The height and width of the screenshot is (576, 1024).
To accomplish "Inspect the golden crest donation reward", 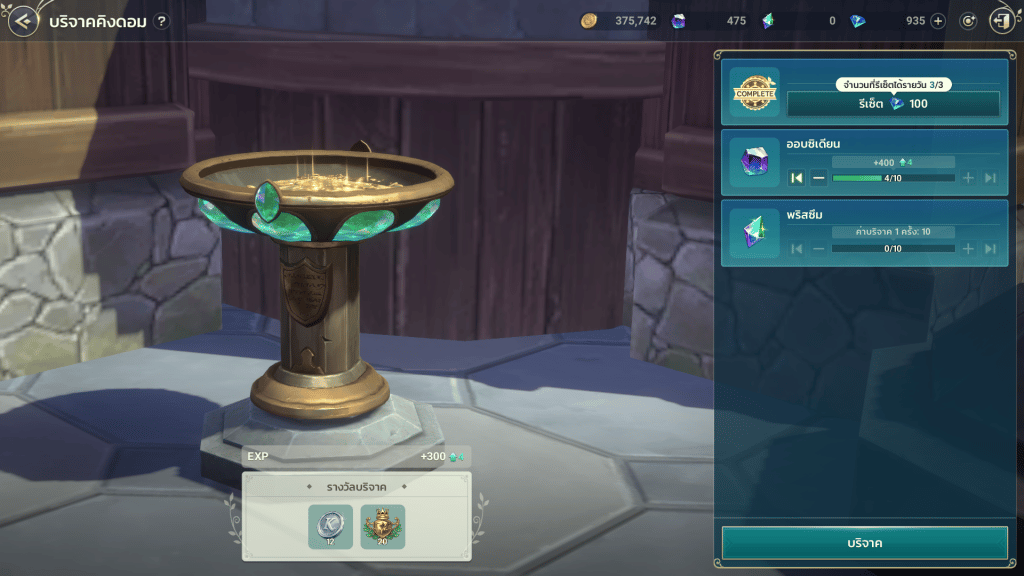I will (383, 526).
